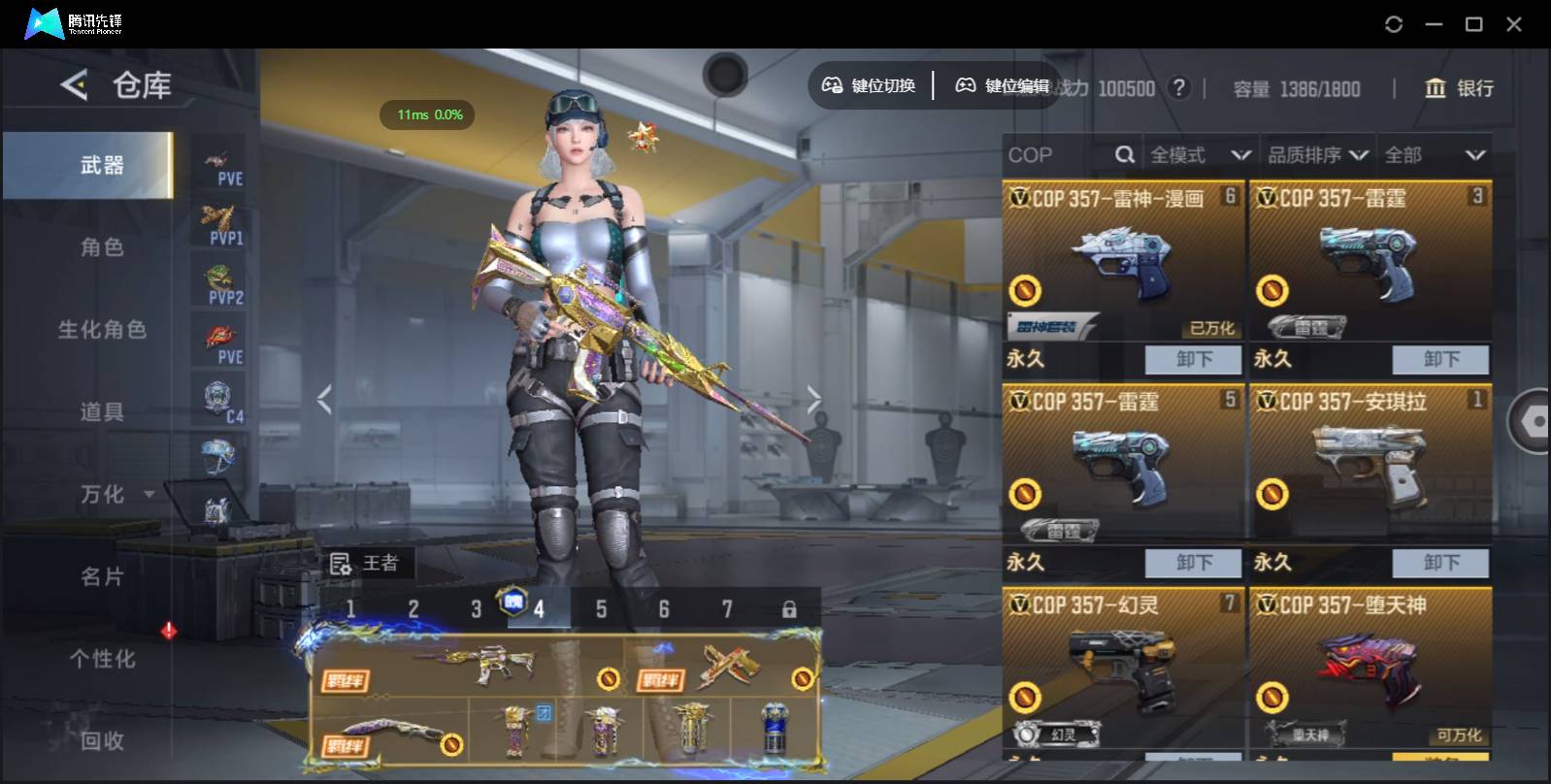The height and width of the screenshot is (784, 1551).
Task: Switch to the 角色 character tab
Action: [x=101, y=247]
